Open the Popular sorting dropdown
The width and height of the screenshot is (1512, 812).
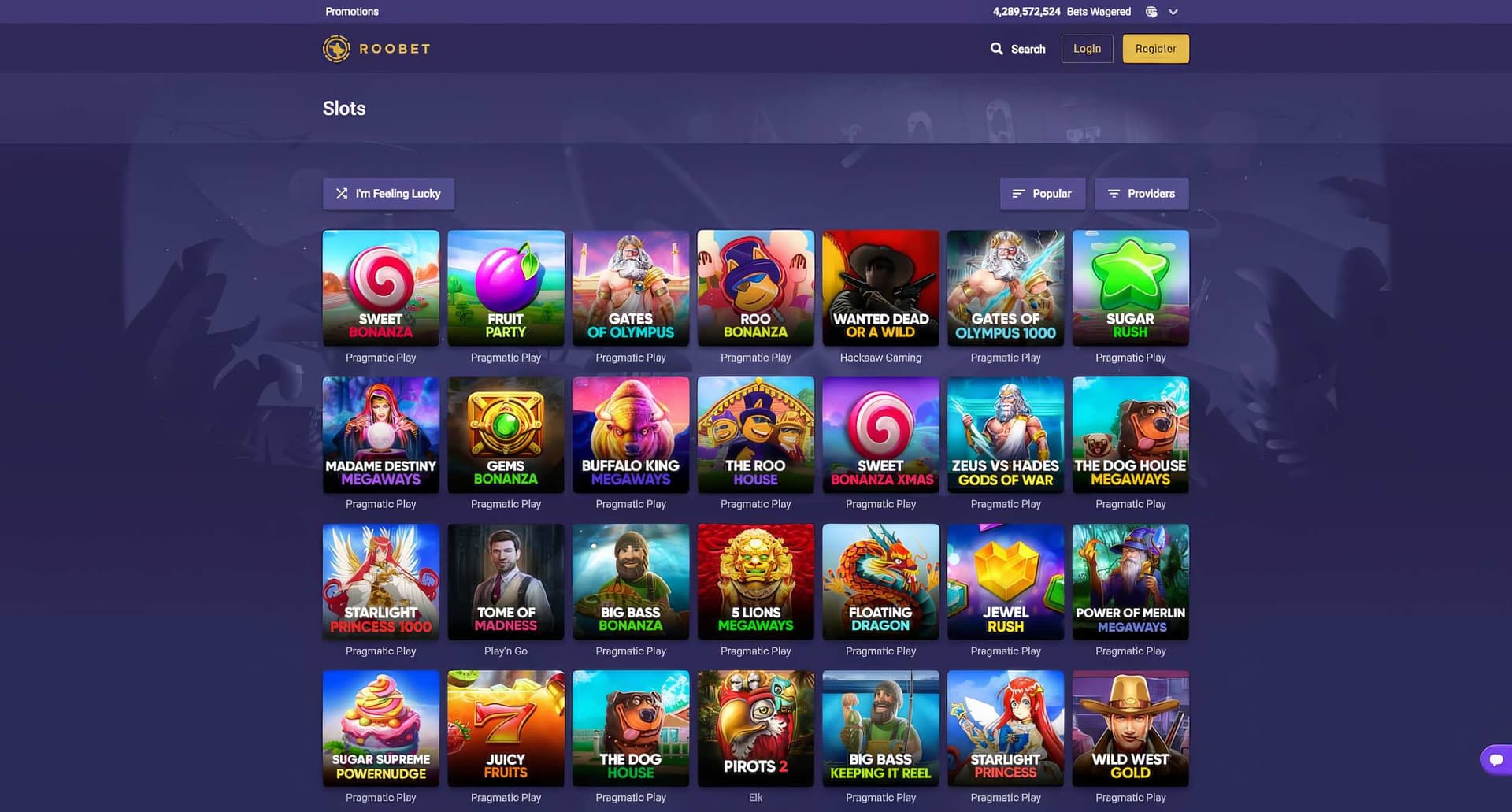click(x=1043, y=193)
